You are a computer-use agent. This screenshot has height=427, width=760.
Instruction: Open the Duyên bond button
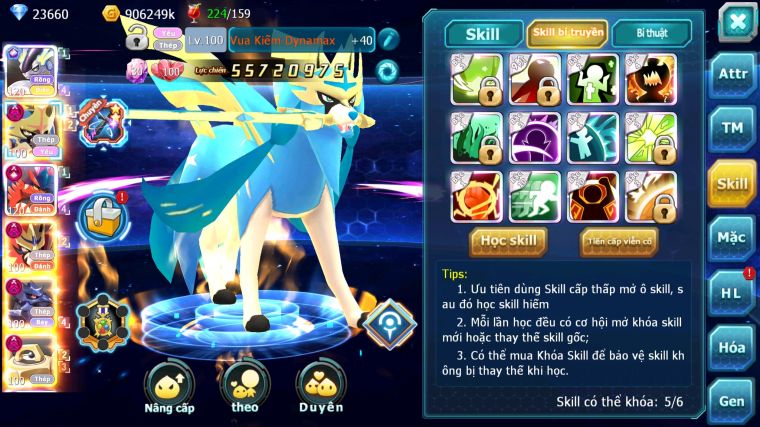click(x=320, y=389)
